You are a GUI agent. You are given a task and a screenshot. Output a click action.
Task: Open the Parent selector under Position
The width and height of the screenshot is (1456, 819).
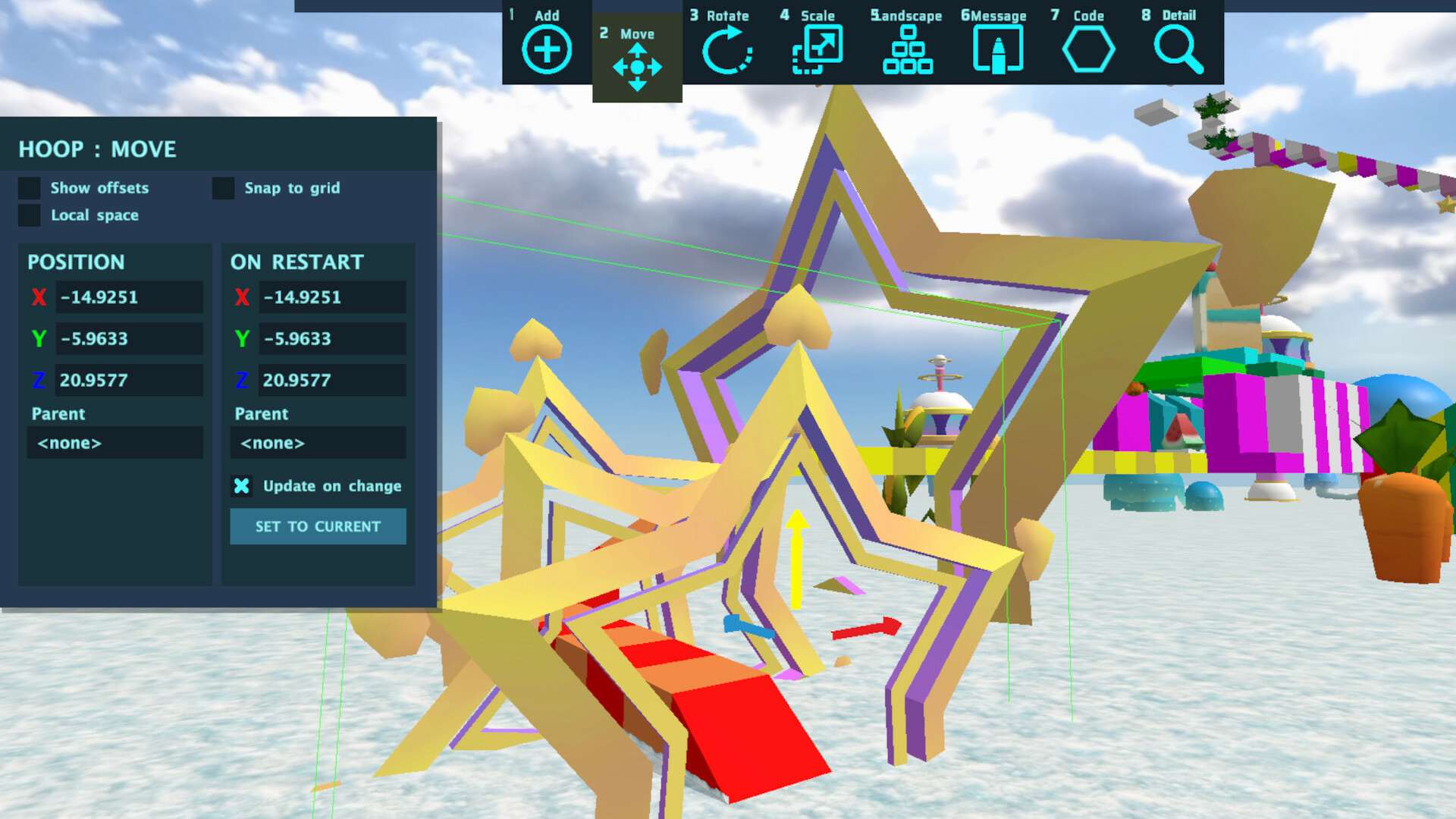coord(115,443)
